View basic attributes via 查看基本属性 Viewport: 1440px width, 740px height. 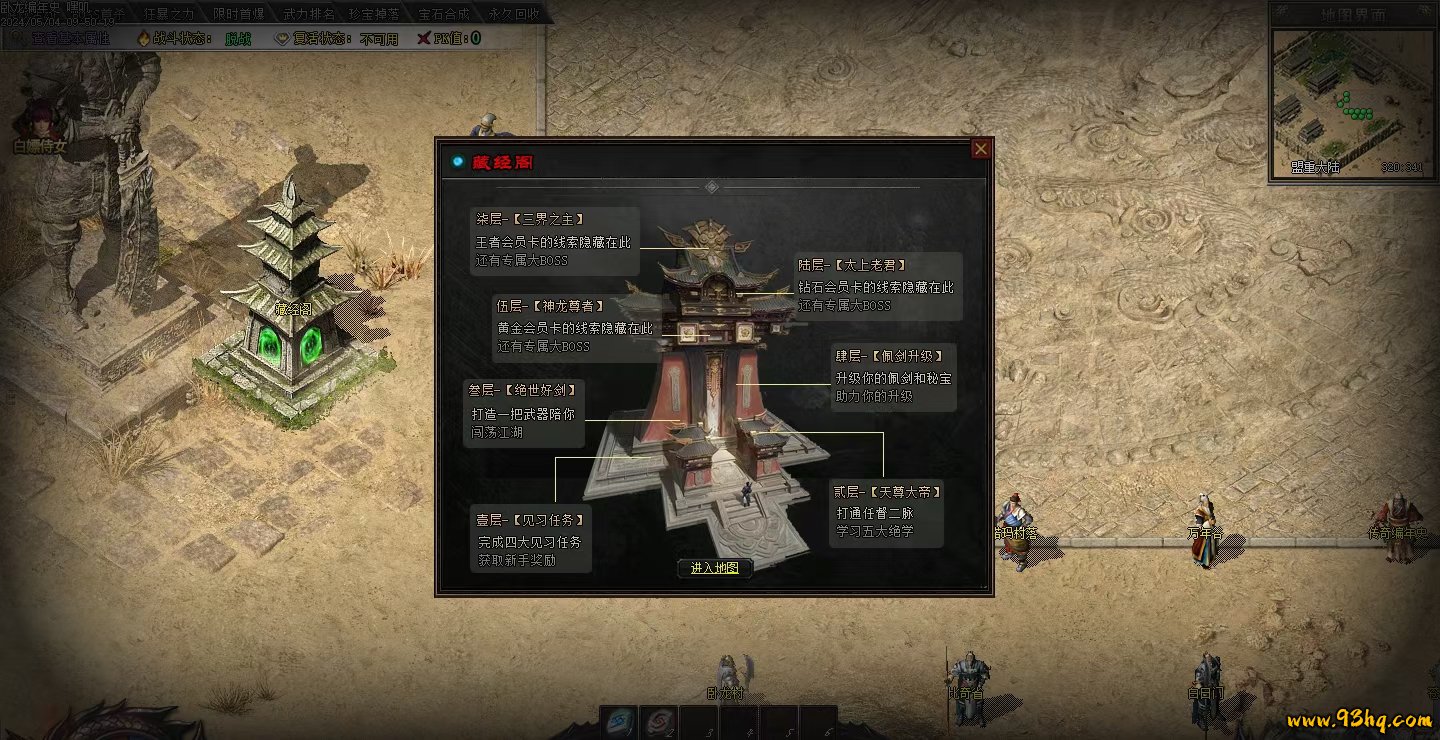pyautogui.click(x=68, y=38)
